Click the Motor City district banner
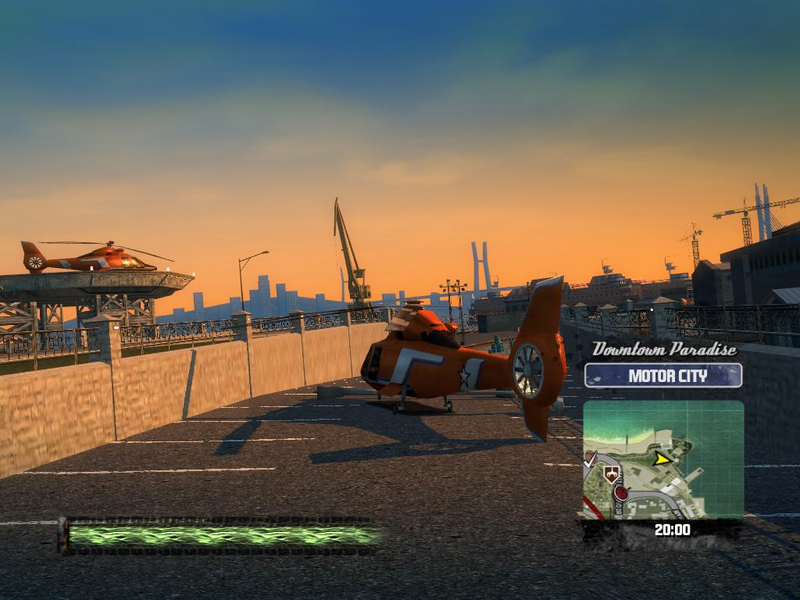Viewport: 800px width, 600px height. coord(663,376)
